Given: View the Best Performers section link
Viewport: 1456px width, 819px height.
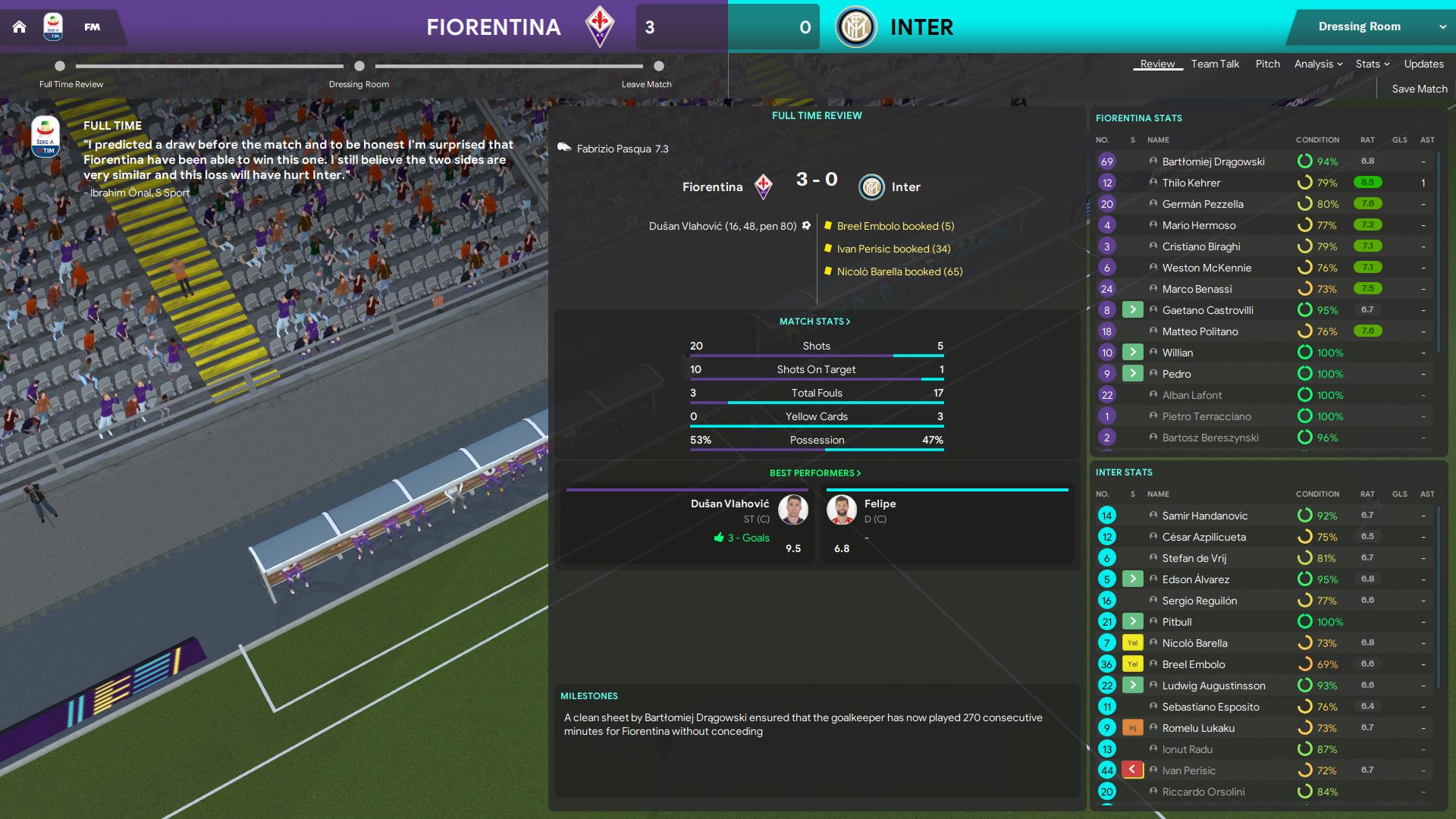Looking at the screenshot, I should (815, 473).
